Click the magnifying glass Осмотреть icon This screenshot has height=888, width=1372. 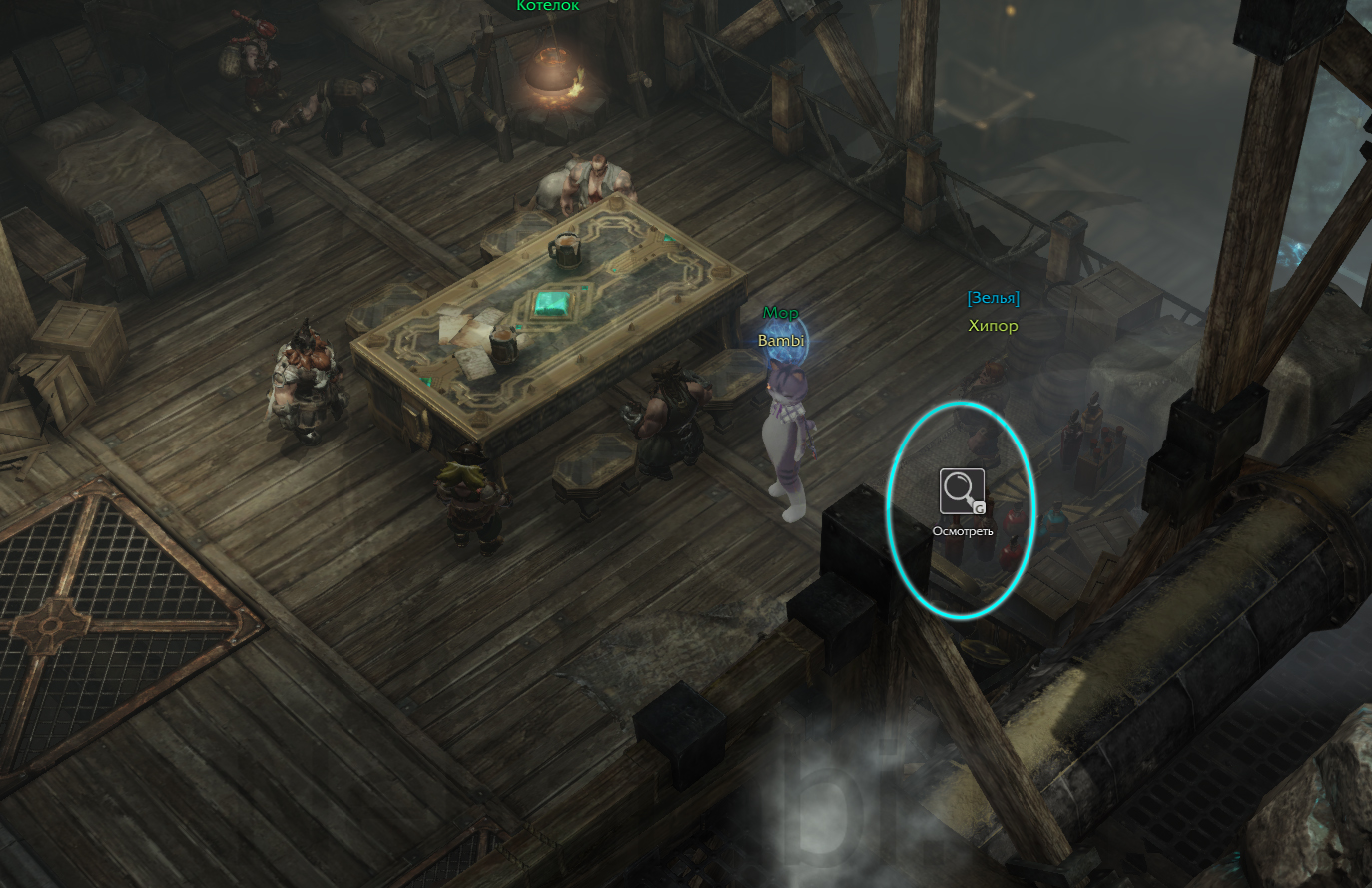click(962, 491)
